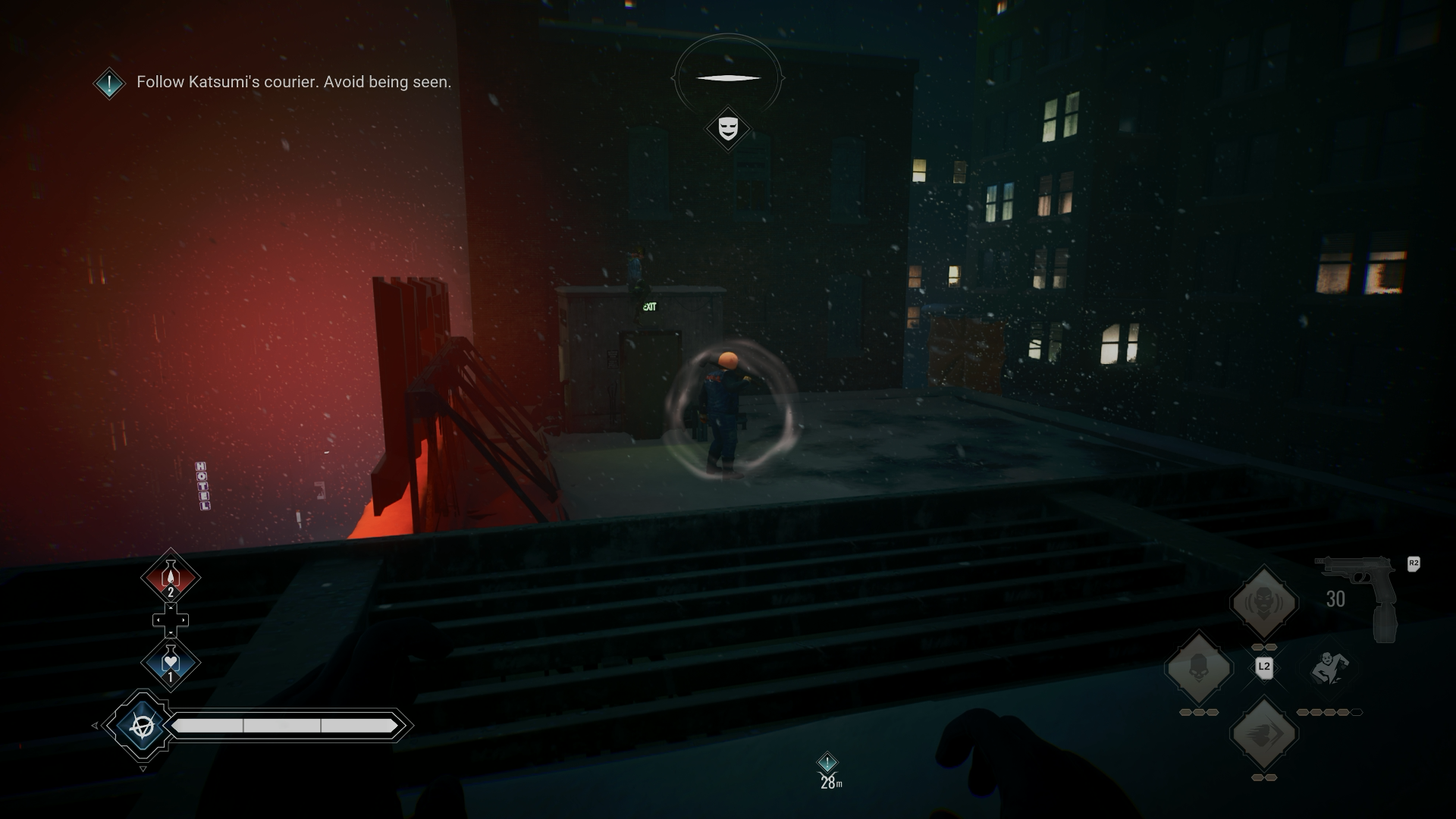
Task: Activate the skull ability diamond
Action: tap(1198, 668)
